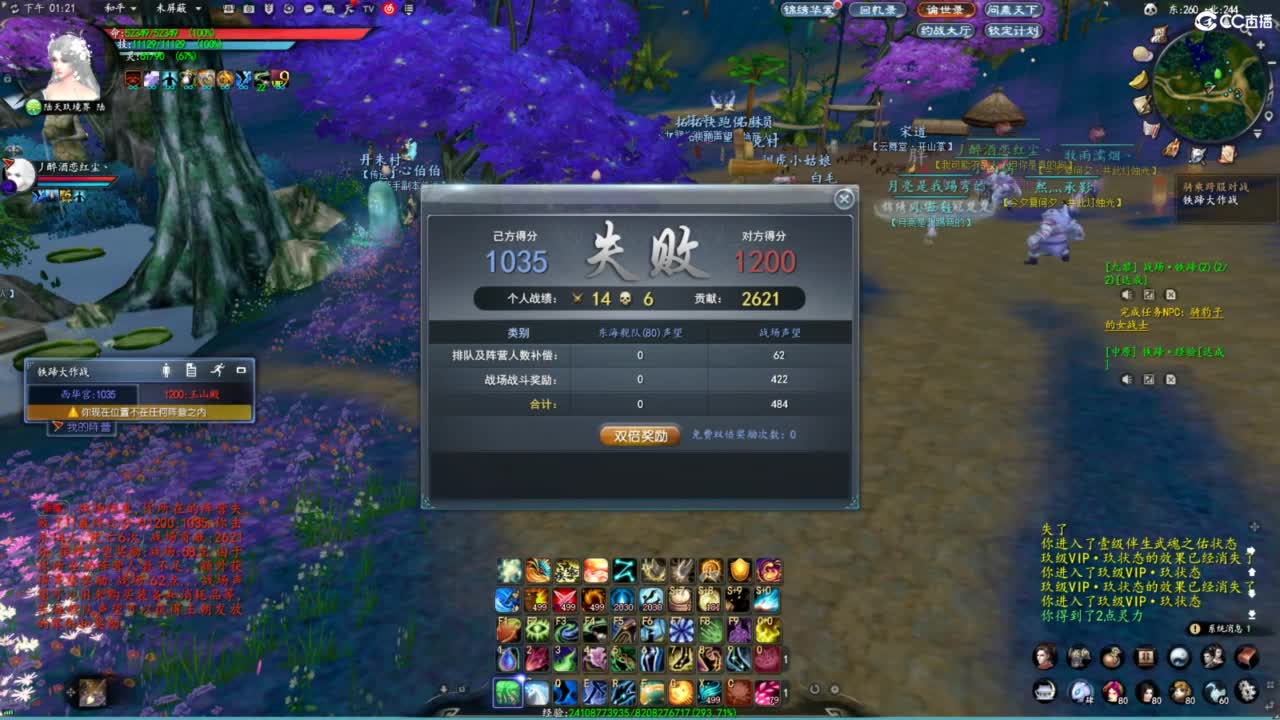
Task: Expand the chat image attachment icon under 九郡 text
Action: [x=1148, y=295]
